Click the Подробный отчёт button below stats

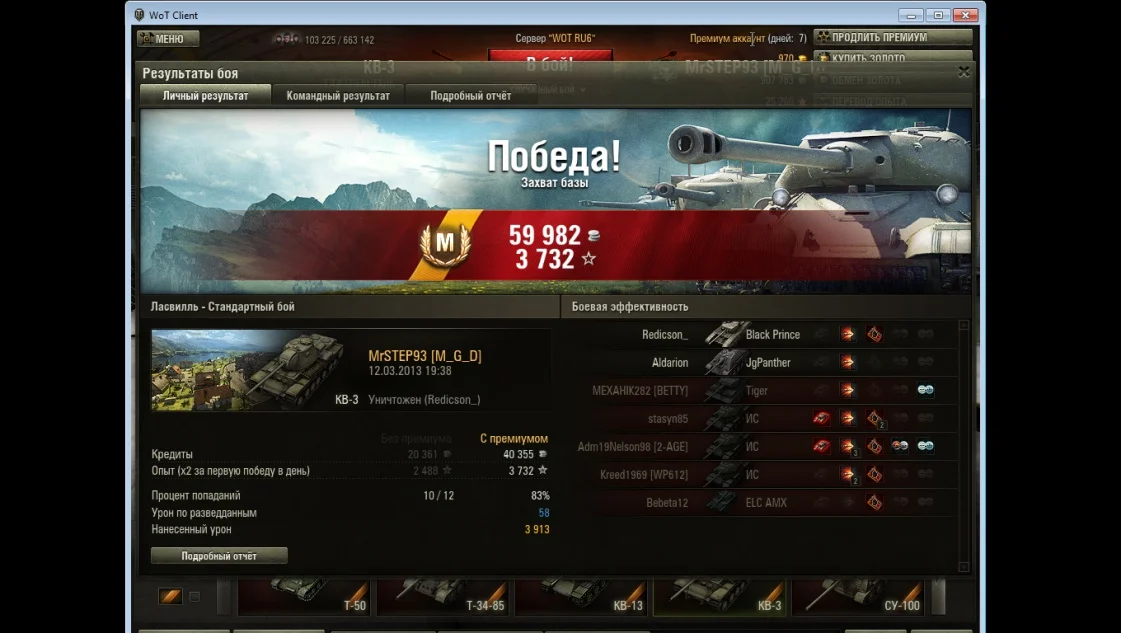[x=219, y=555]
